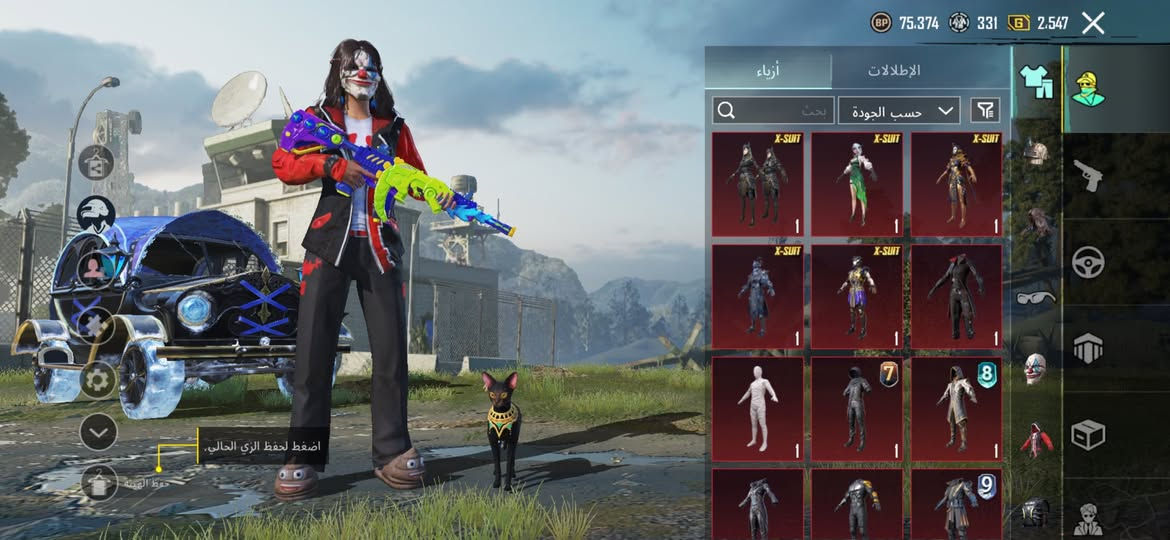Select the dark outfit with level 7 badge
The width and height of the screenshot is (1170, 540).
856,408
